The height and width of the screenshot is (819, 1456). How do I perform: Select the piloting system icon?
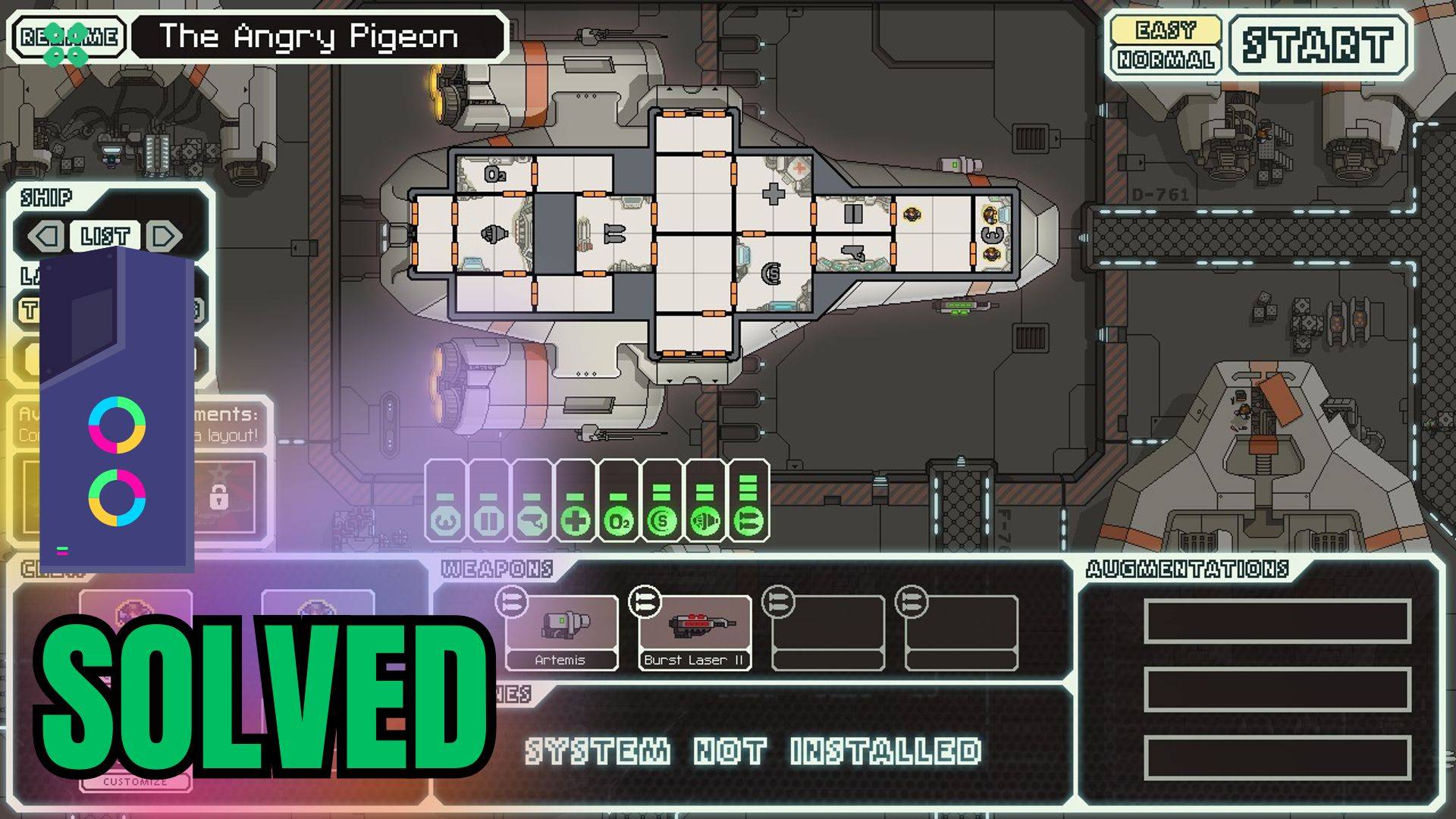pos(532,521)
